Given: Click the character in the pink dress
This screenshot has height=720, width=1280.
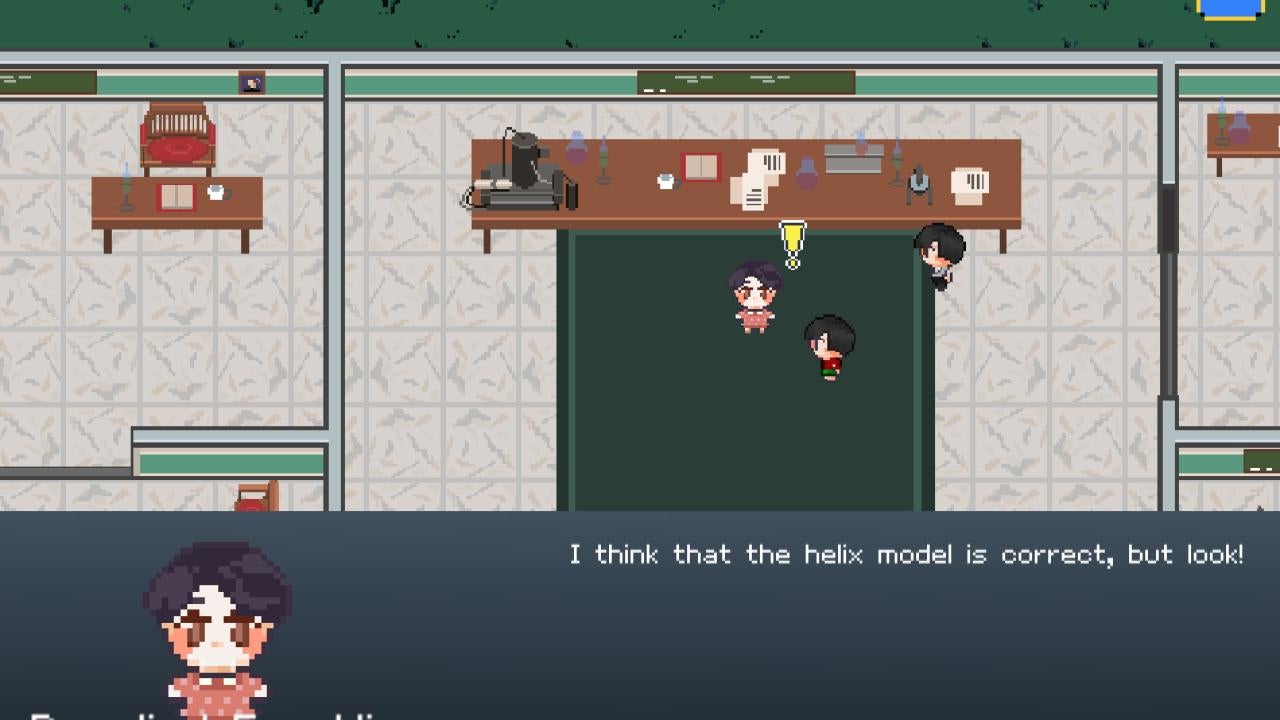Looking at the screenshot, I should tap(752, 295).
